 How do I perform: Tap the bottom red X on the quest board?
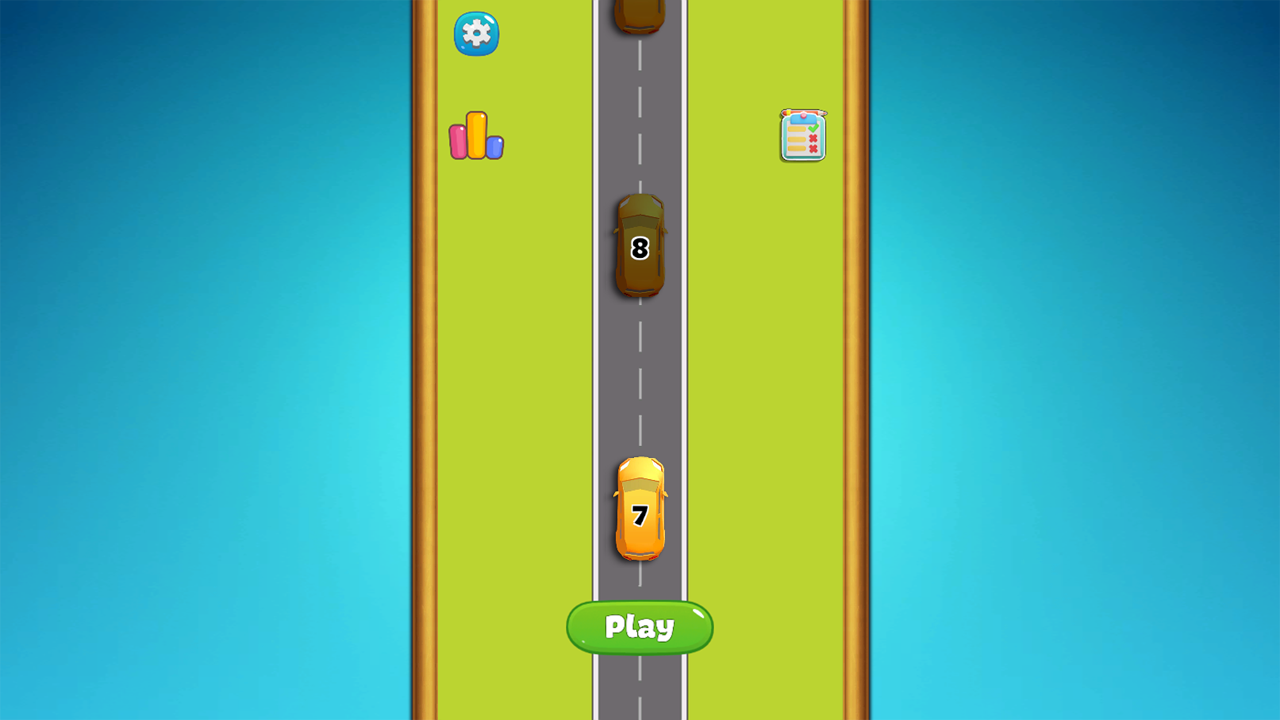click(x=813, y=148)
